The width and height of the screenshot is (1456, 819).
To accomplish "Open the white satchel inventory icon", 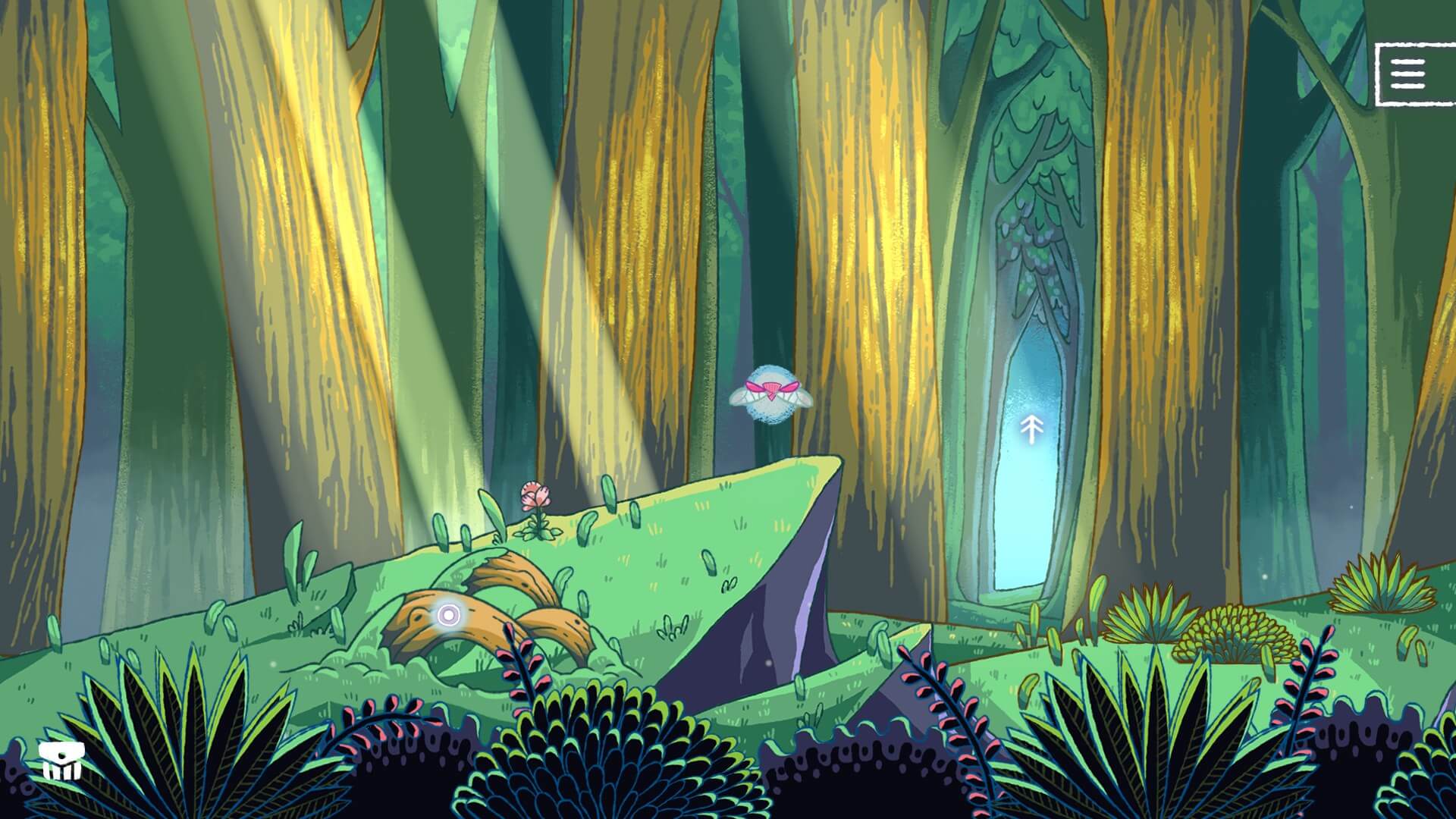I will [60, 761].
